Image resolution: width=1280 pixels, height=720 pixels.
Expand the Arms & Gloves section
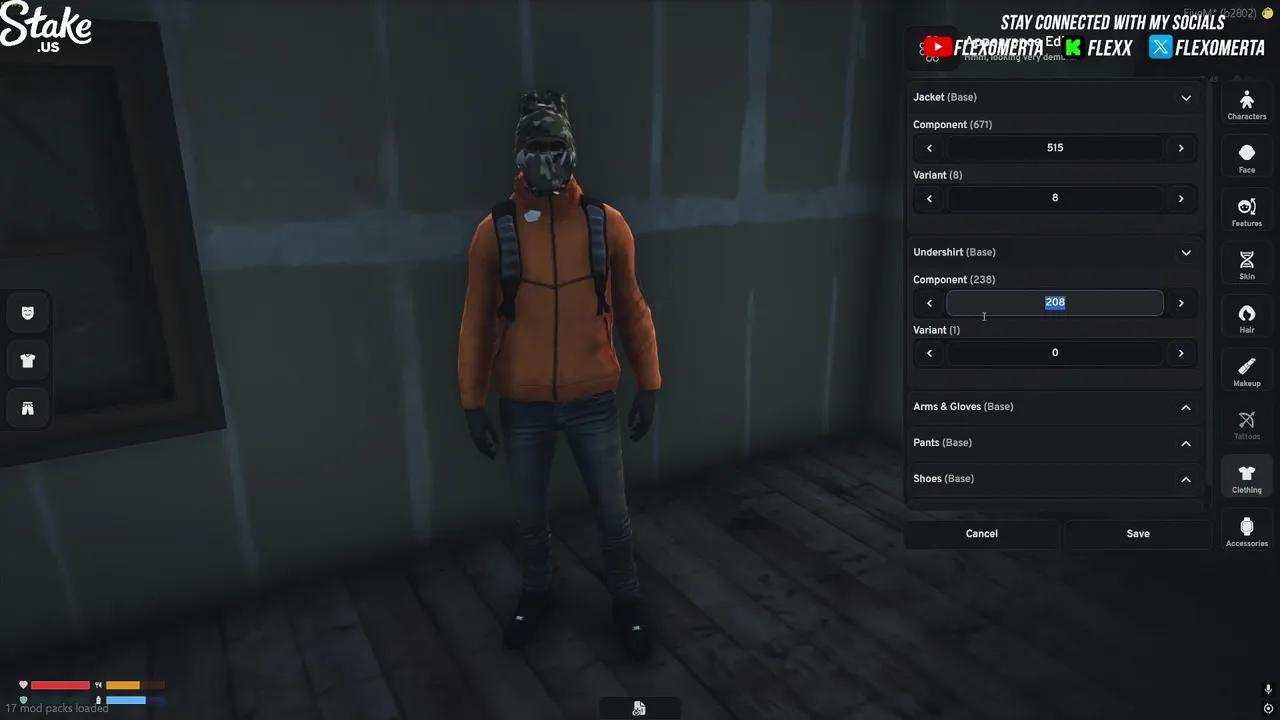[1185, 407]
